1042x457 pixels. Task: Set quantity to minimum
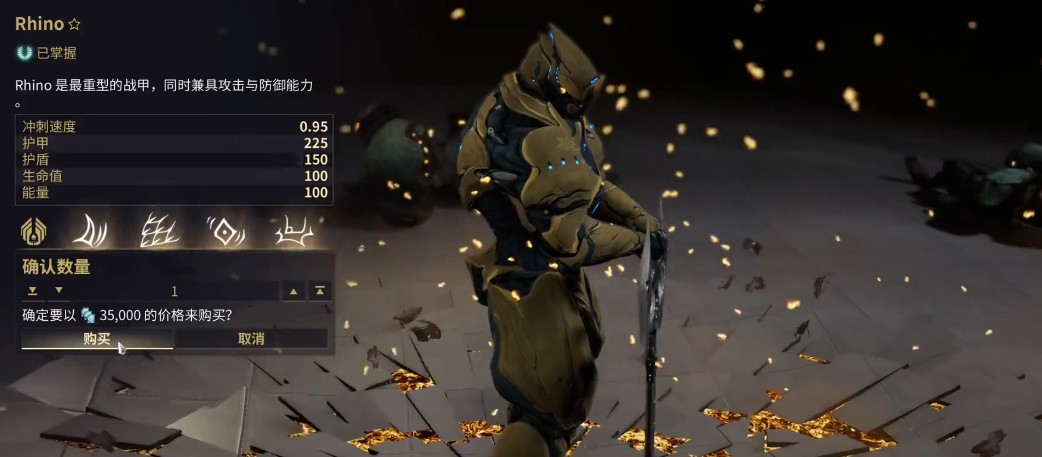click(32, 291)
